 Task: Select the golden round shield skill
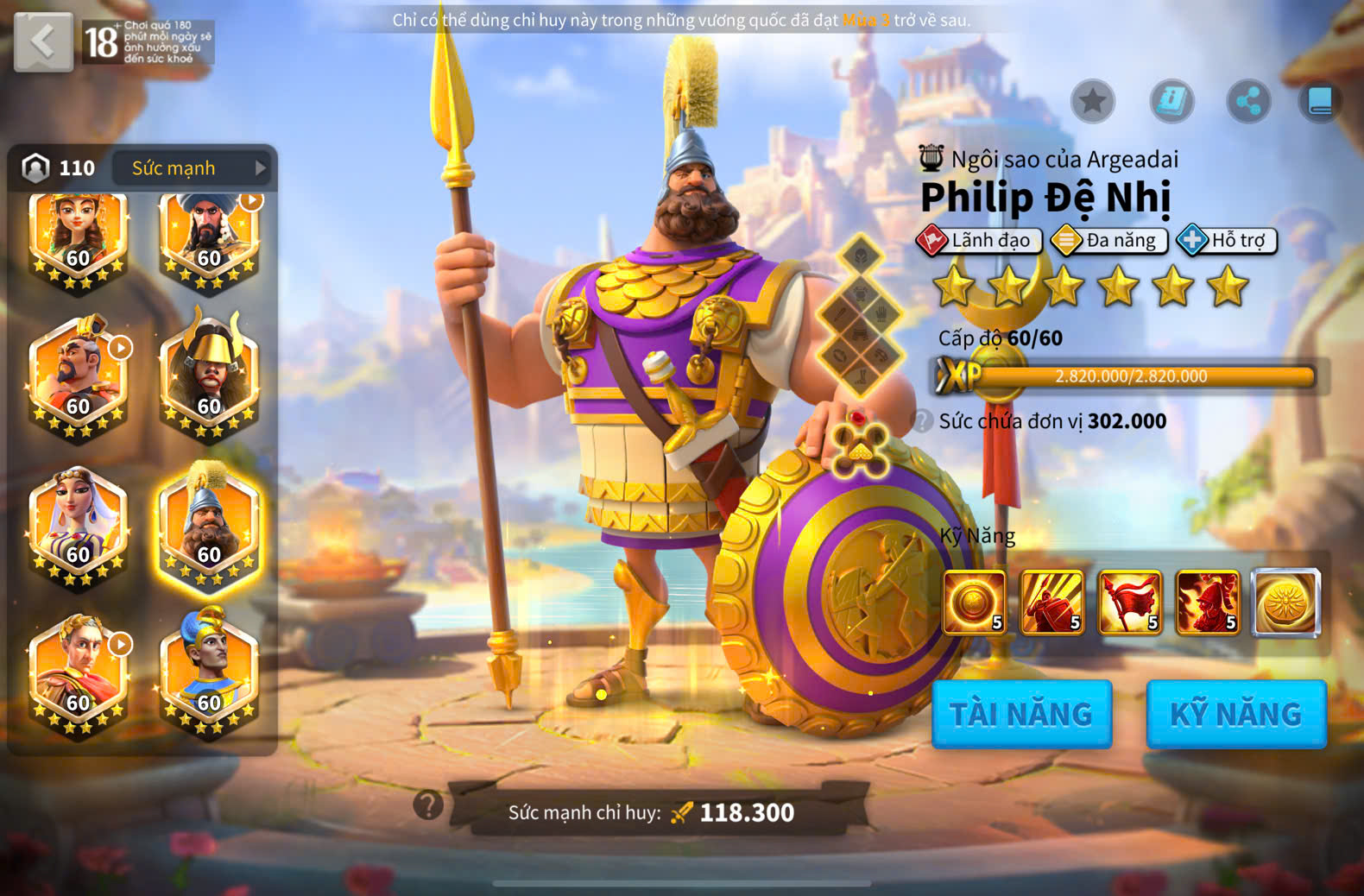975,602
